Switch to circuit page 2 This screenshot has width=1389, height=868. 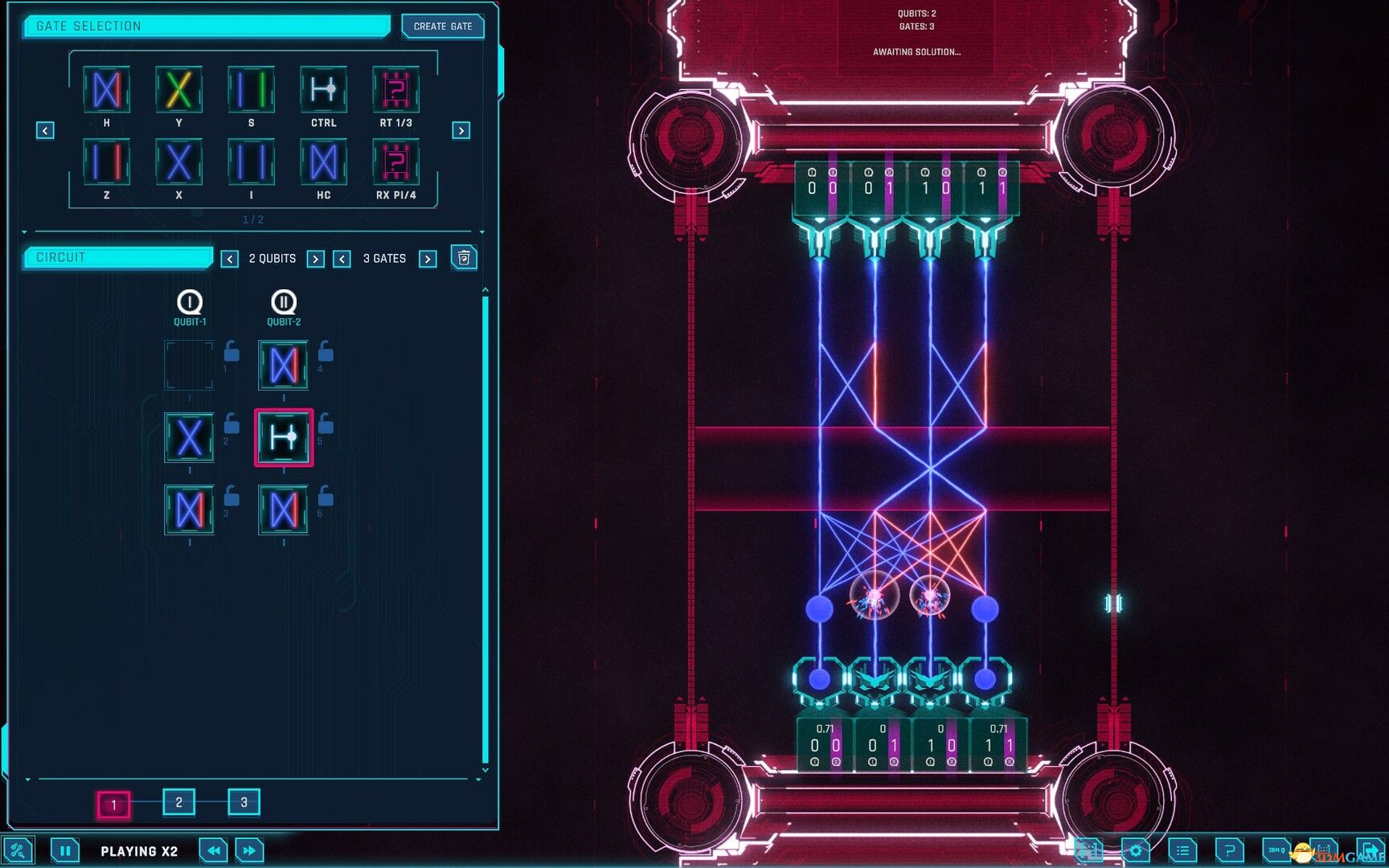(178, 802)
